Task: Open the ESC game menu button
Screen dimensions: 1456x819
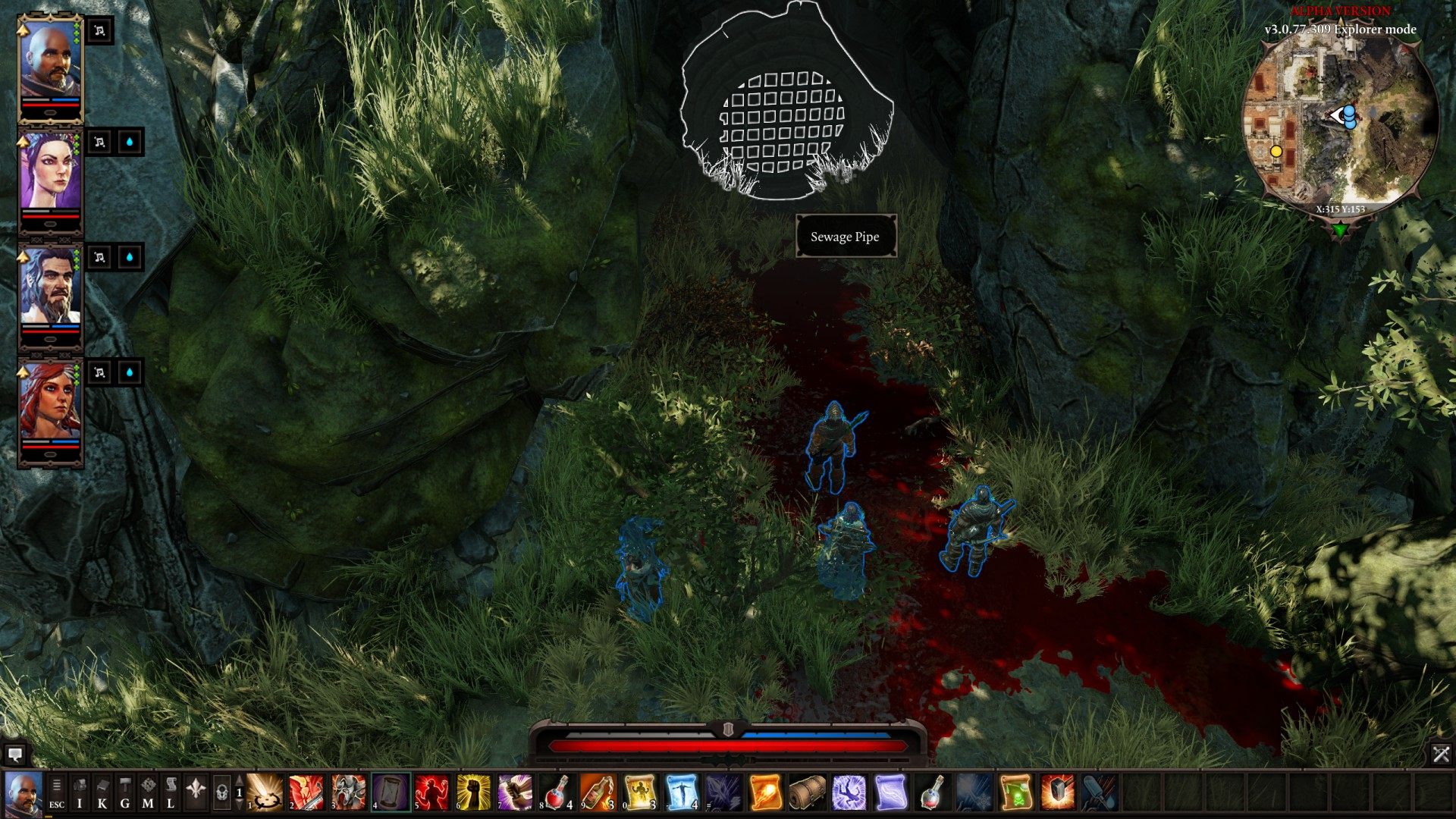Action: coord(57,792)
